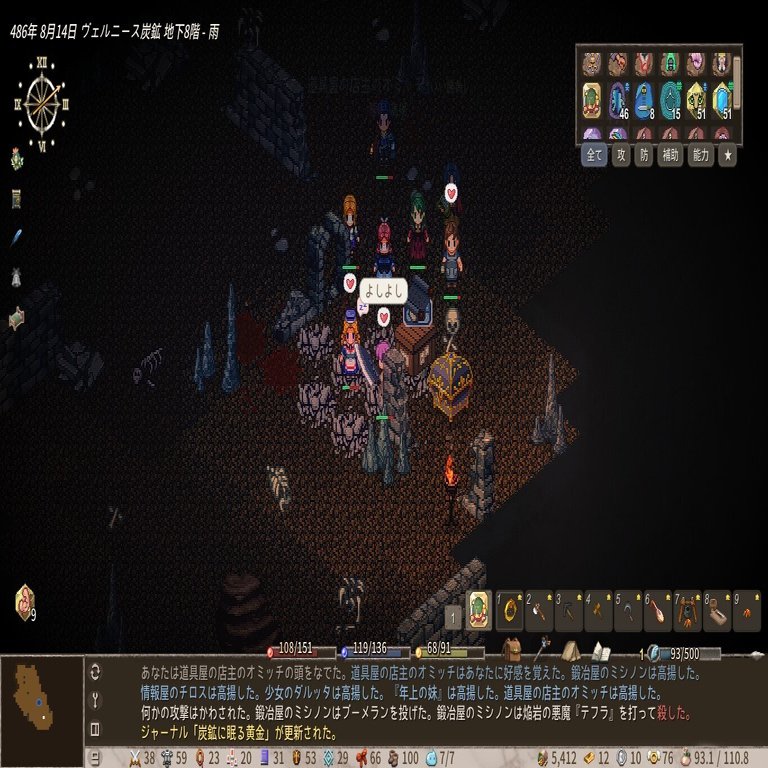The width and height of the screenshot is (768, 768).
Task: Click the bed icon on left sidebar
Action: pyautogui.click(x=17, y=319)
